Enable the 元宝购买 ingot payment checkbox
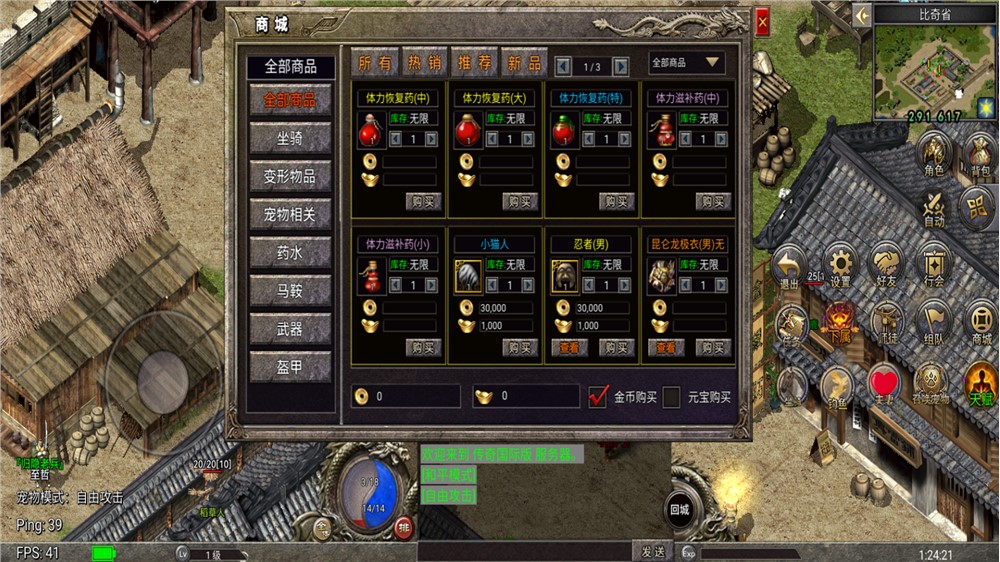This screenshot has width=1000, height=562. [x=672, y=396]
